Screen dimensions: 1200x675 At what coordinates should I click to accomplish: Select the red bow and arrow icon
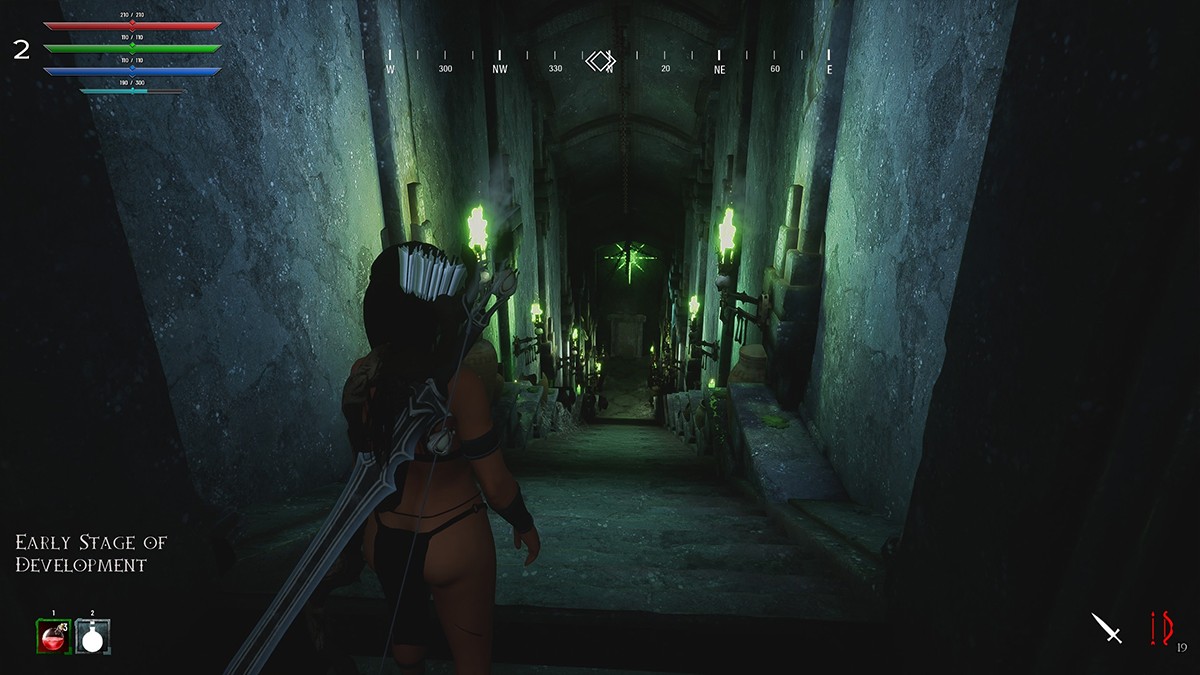(x=1160, y=629)
